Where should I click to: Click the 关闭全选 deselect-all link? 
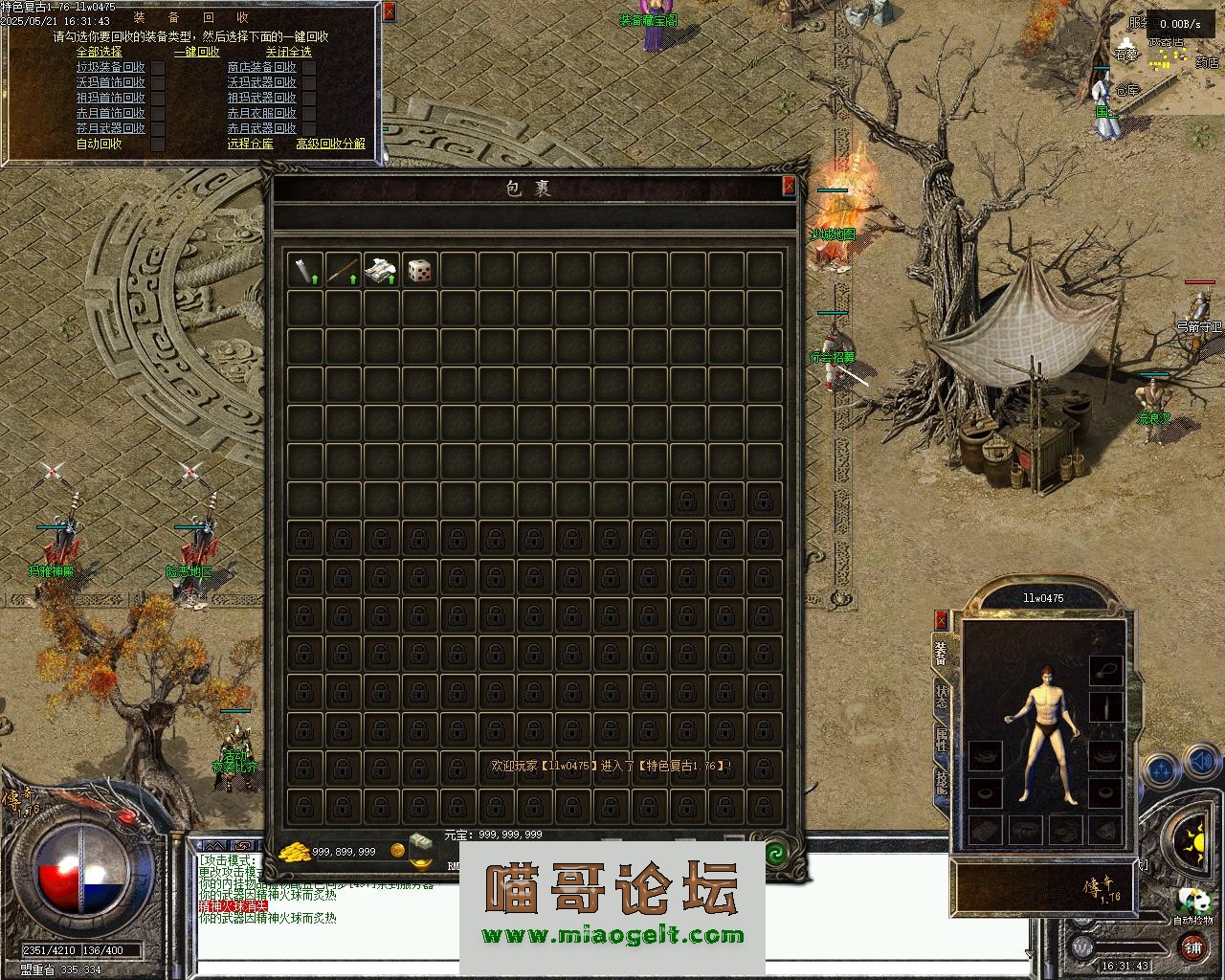coord(288,52)
